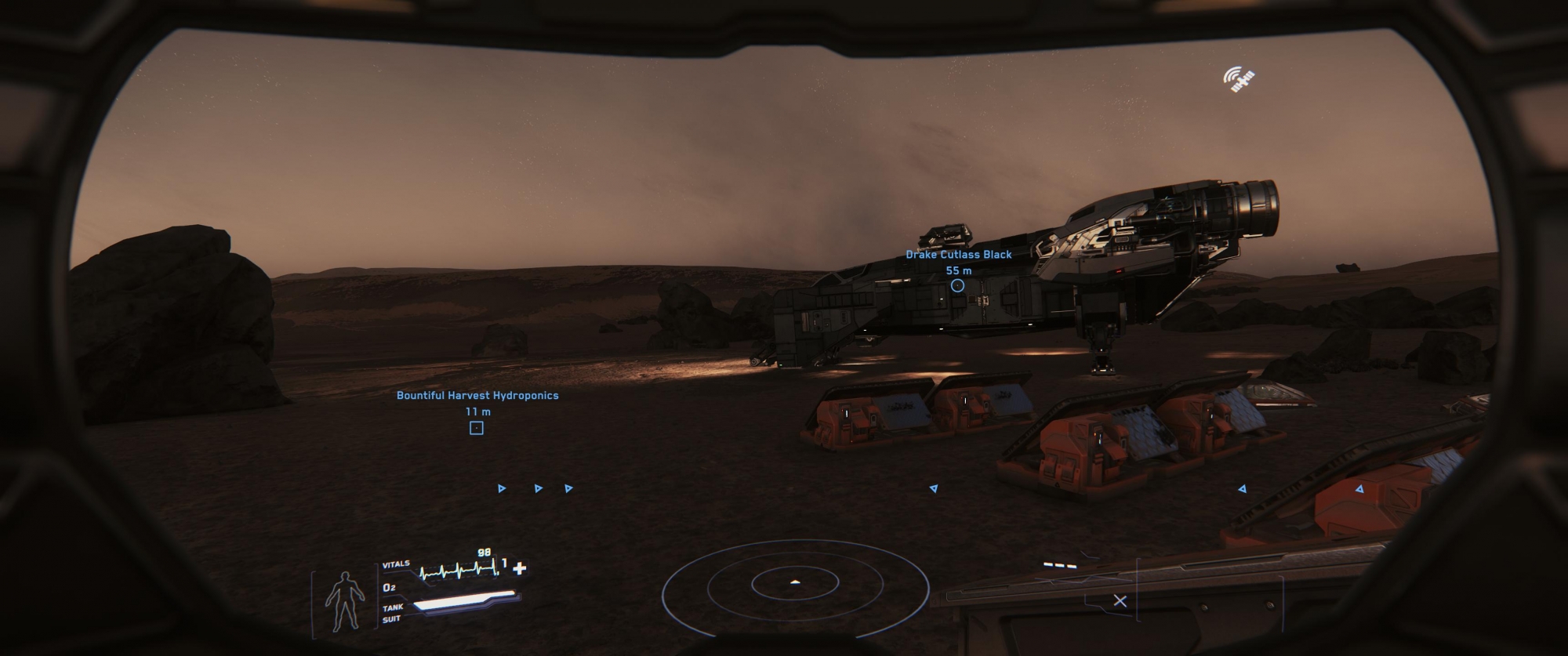Select the Bountiful Harvest Hydroponics marker
The image size is (1568, 656).
pos(476,428)
